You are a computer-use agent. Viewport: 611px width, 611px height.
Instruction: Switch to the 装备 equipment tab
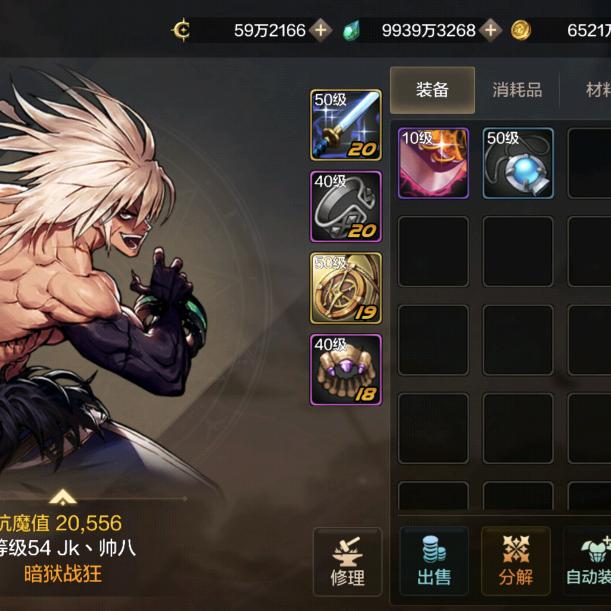tap(432, 90)
